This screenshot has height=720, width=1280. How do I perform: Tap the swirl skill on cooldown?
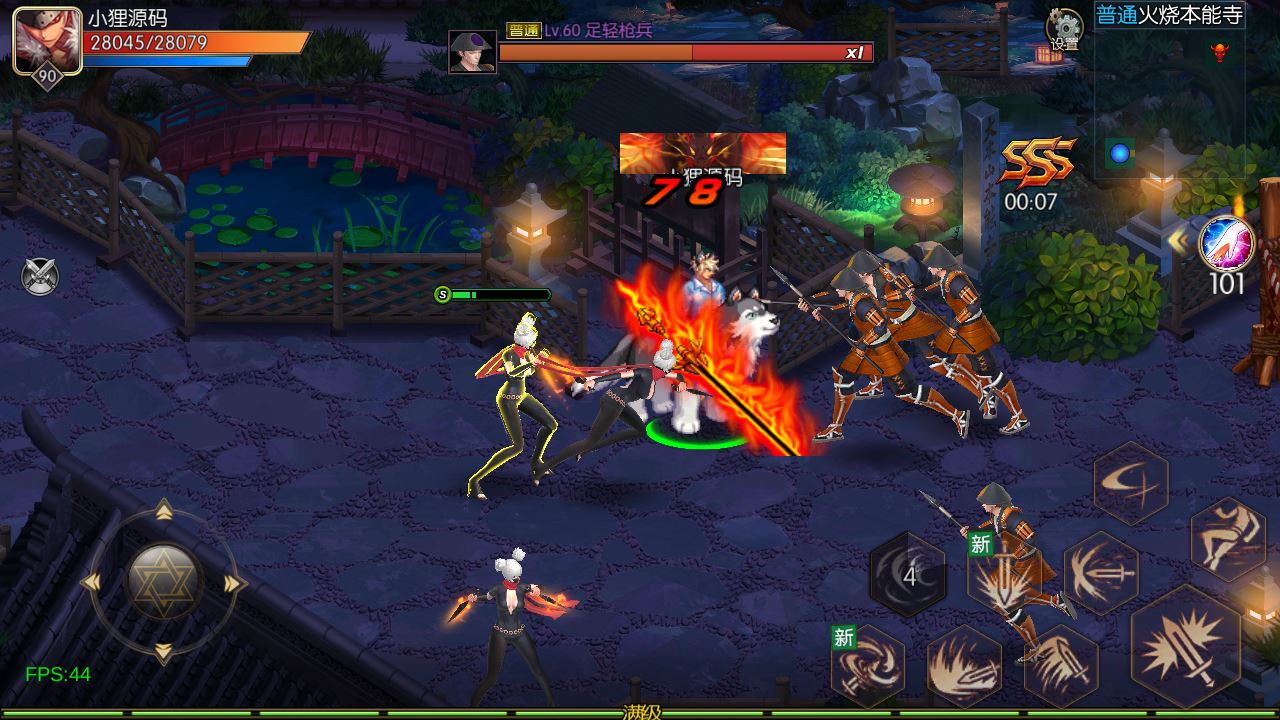pyautogui.click(x=908, y=575)
